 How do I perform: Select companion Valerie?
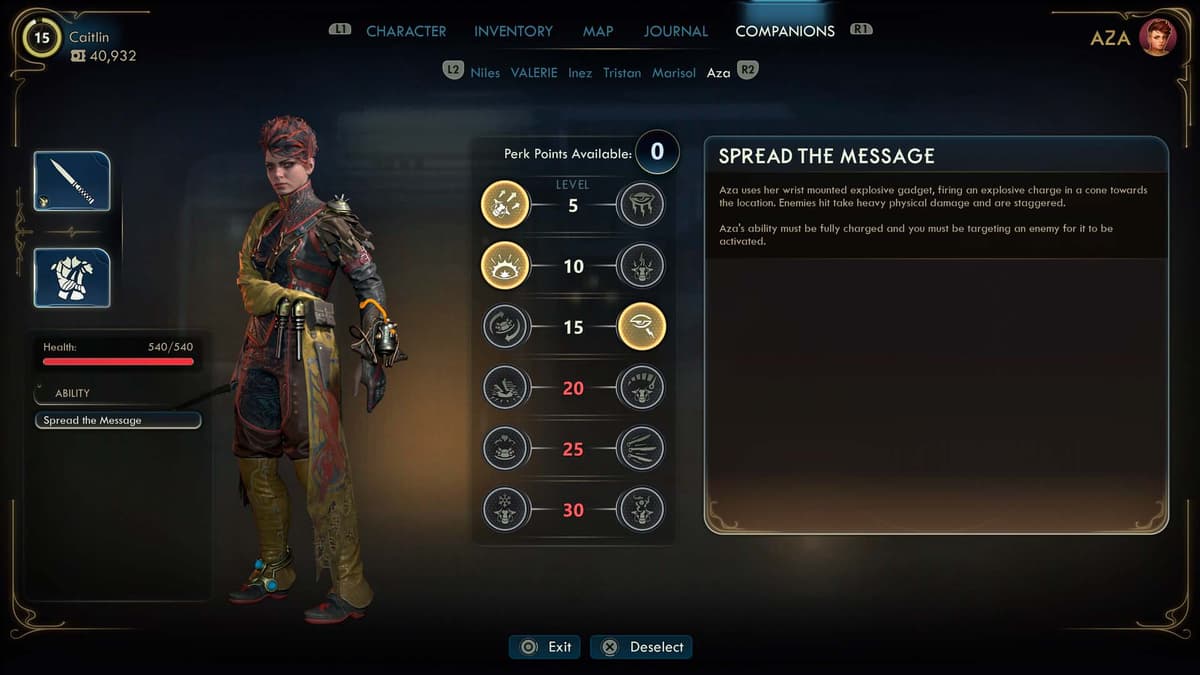point(534,73)
